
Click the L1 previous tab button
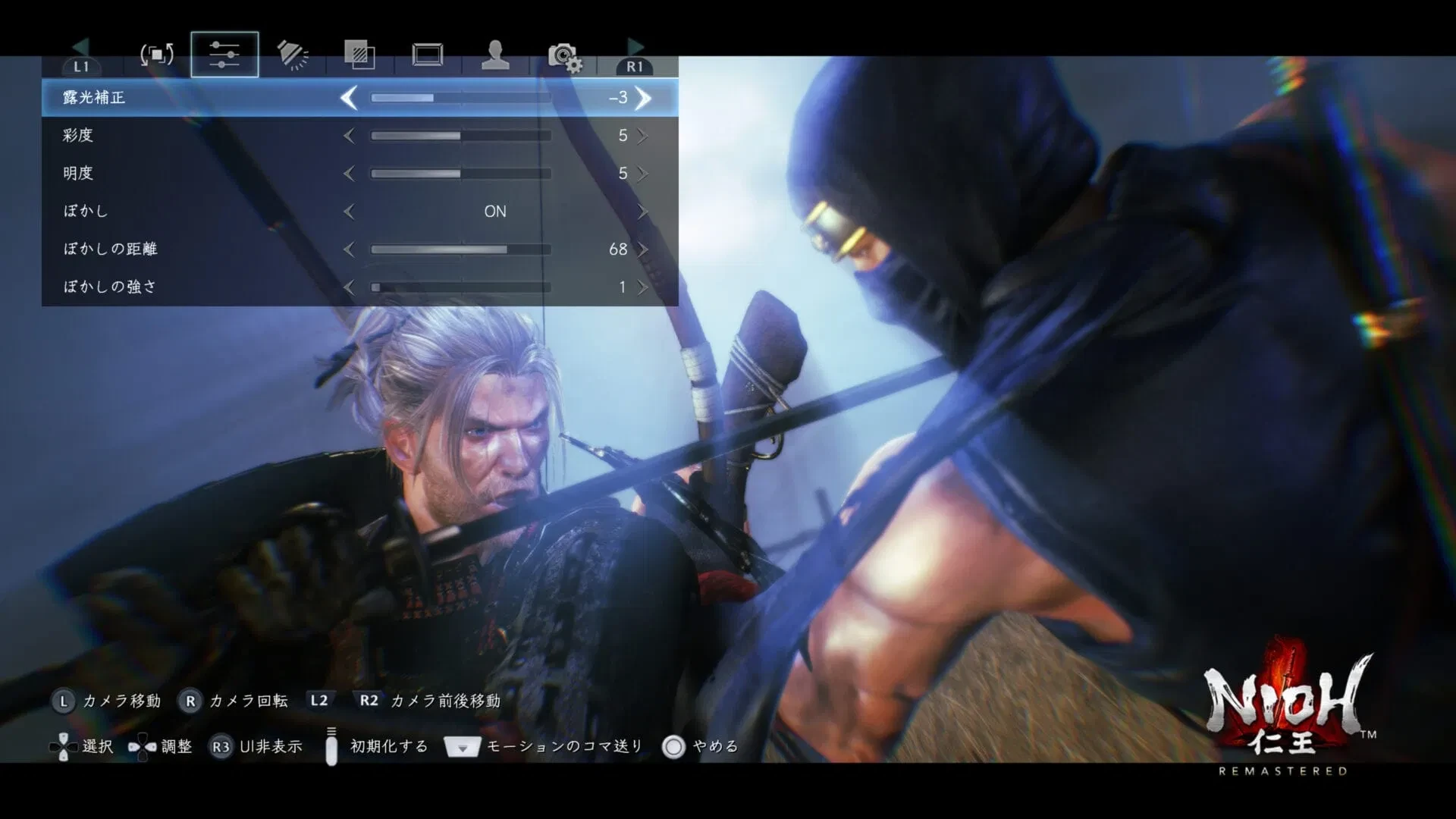tap(81, 67)
